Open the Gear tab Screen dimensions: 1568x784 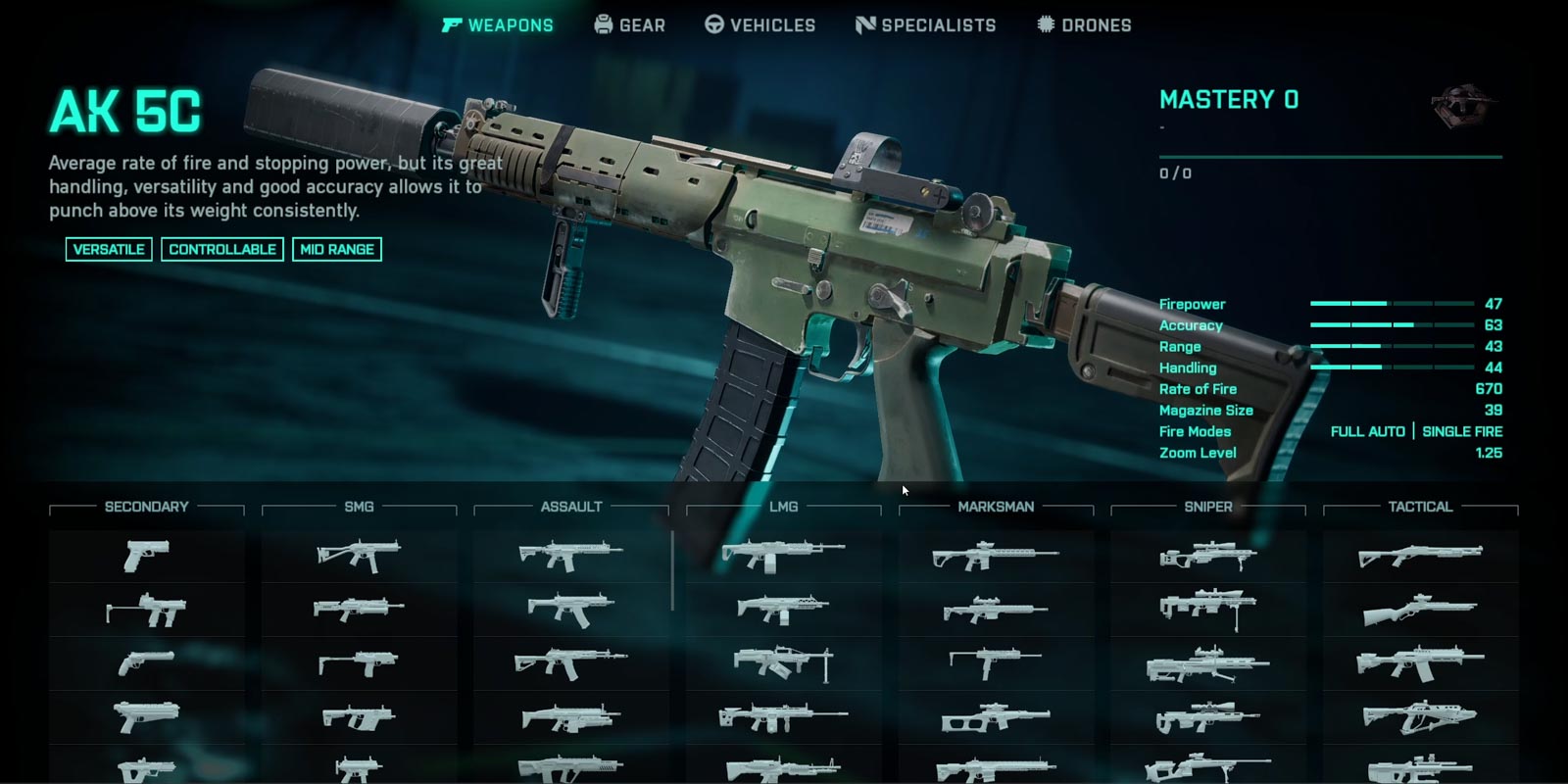coord(630,25)
